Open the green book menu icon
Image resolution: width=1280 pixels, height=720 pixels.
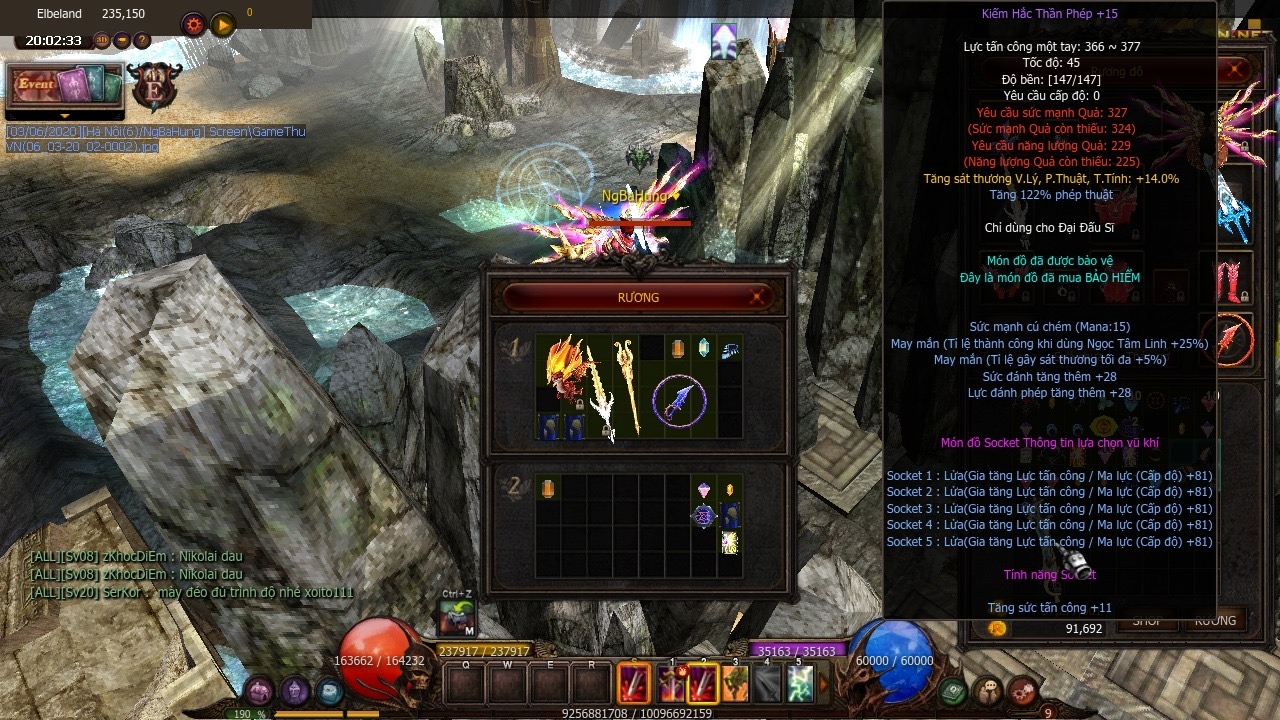point(953,691)
